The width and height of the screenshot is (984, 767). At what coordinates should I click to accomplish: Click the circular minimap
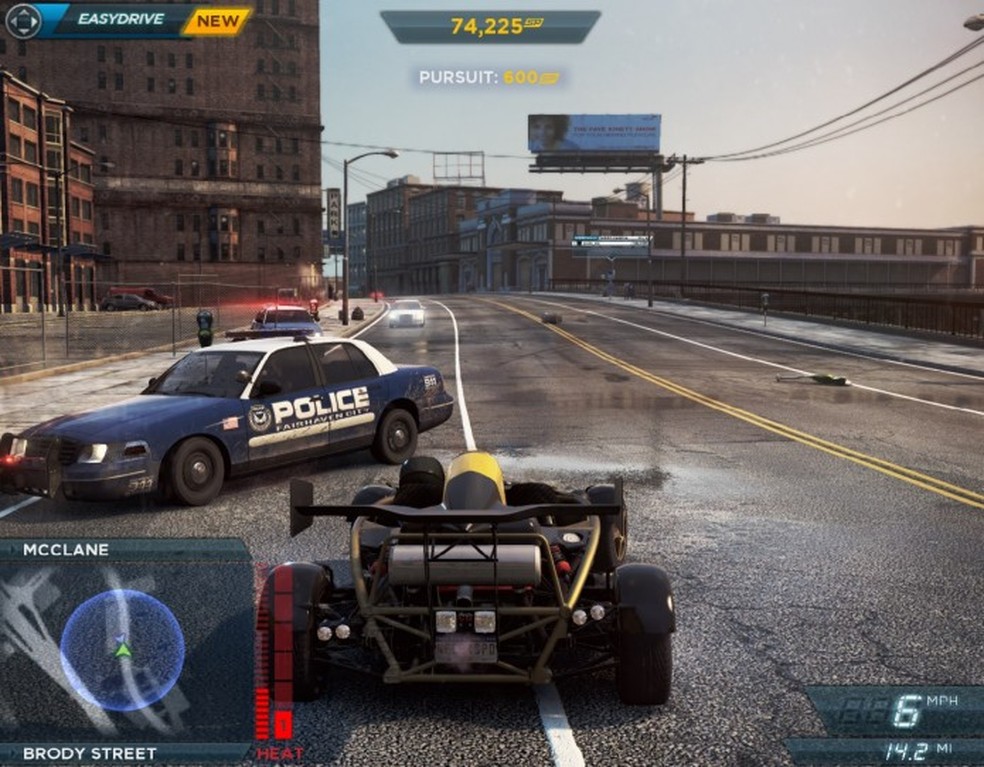pyautogui.click(x=122, y=650)
